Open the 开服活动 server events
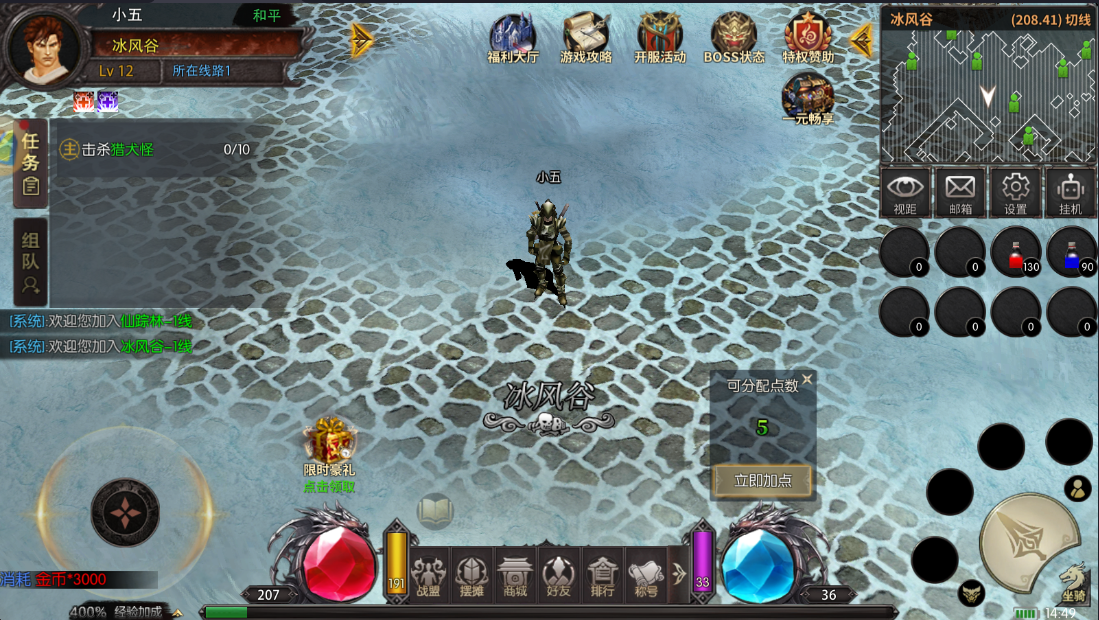Image resolution: width=1099 pixels, height=620 pixels. click(660, 38)
